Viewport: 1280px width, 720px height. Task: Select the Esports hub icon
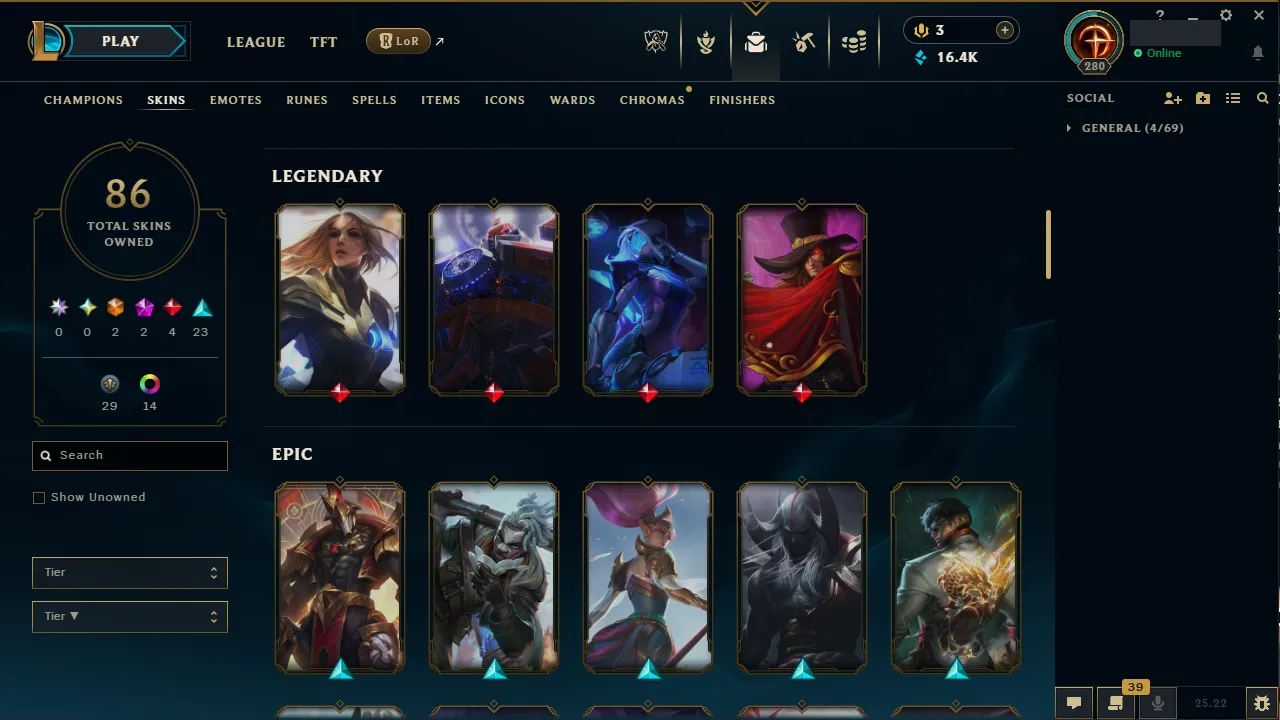pos(655,41)
